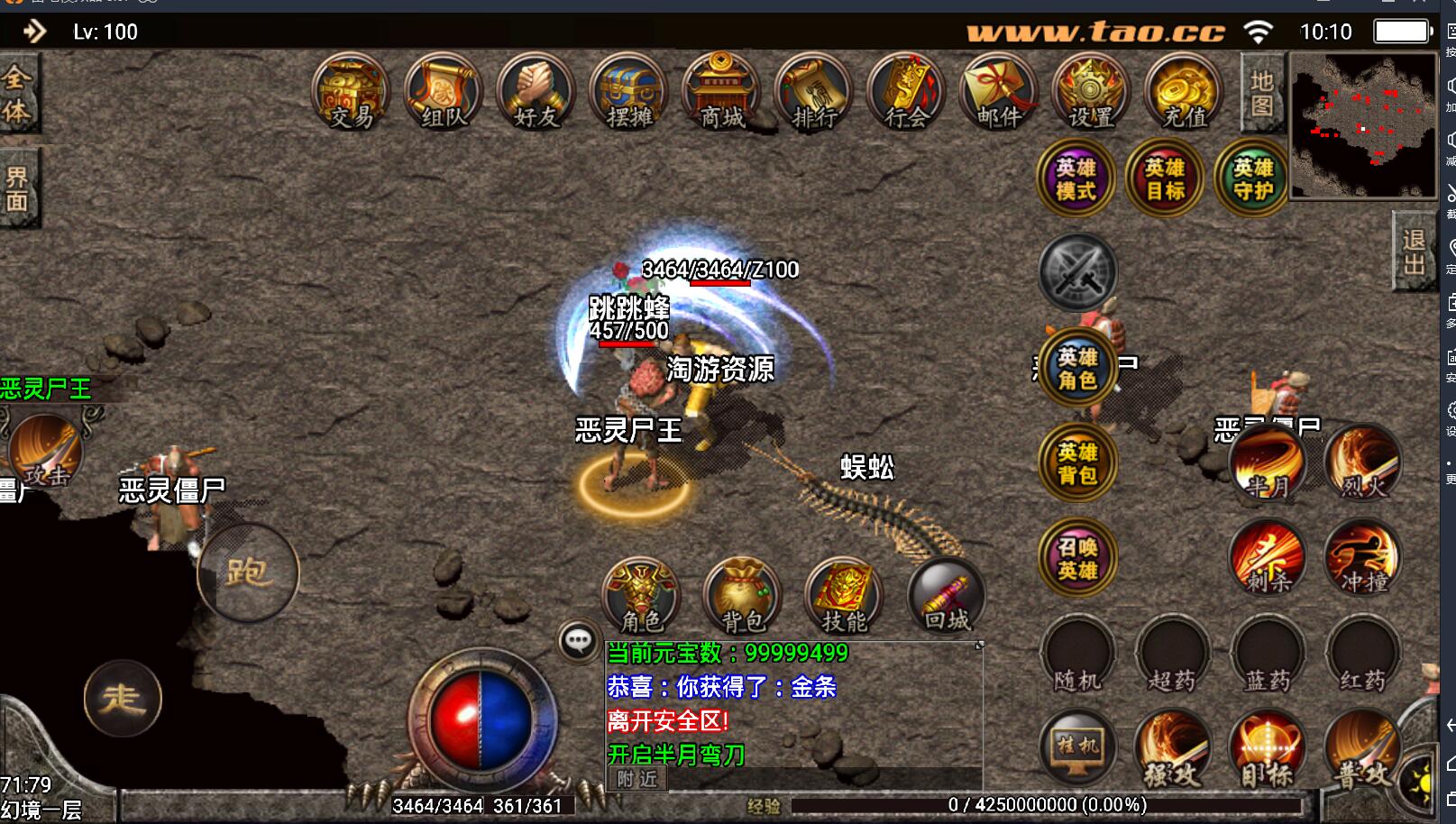Open the 行会 guild panel
Image resolution: width=1456 pixels, height=824 pixels.
tap(907, 92)
